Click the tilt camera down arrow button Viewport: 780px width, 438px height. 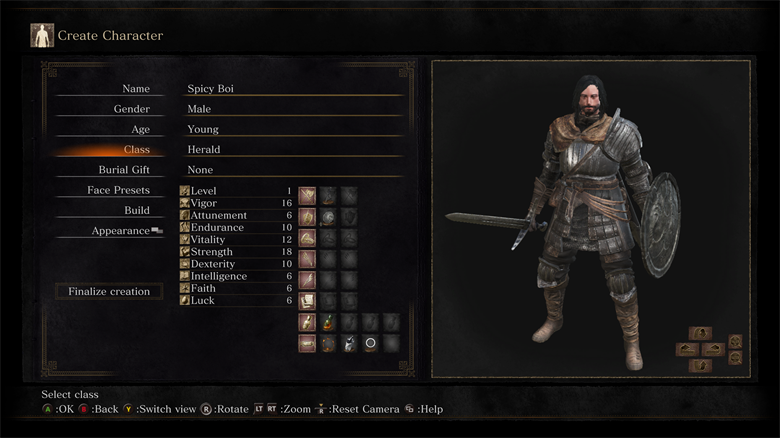coord(700,365)
